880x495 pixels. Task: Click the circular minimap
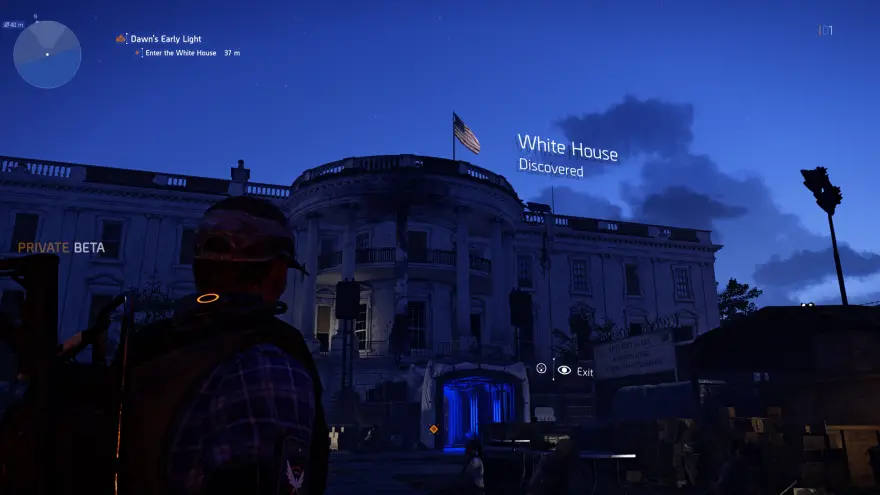coord(47,54)
